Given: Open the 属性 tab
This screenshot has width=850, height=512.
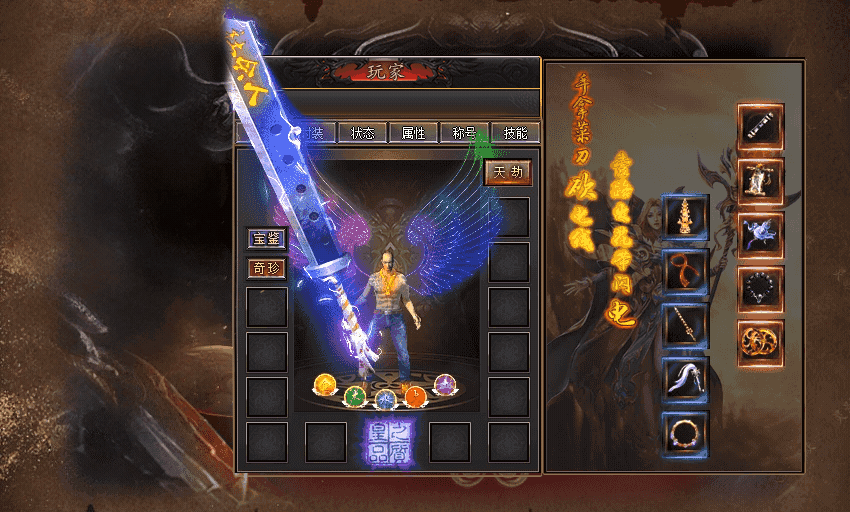Looking at the screenshot, I should [414, 133].
